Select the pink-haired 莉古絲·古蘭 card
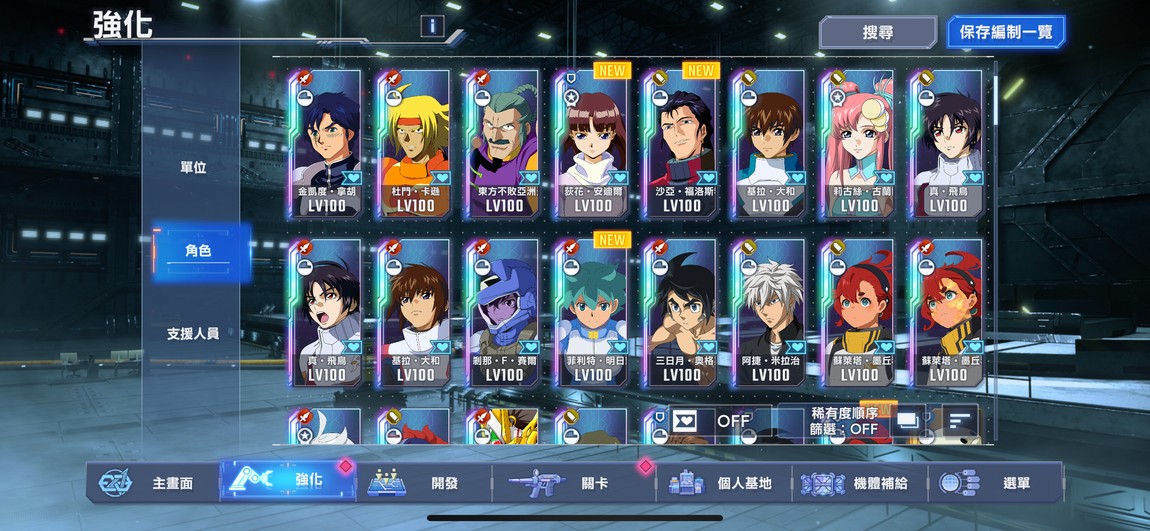1150x531 pixels. click(x=859, y=143)
